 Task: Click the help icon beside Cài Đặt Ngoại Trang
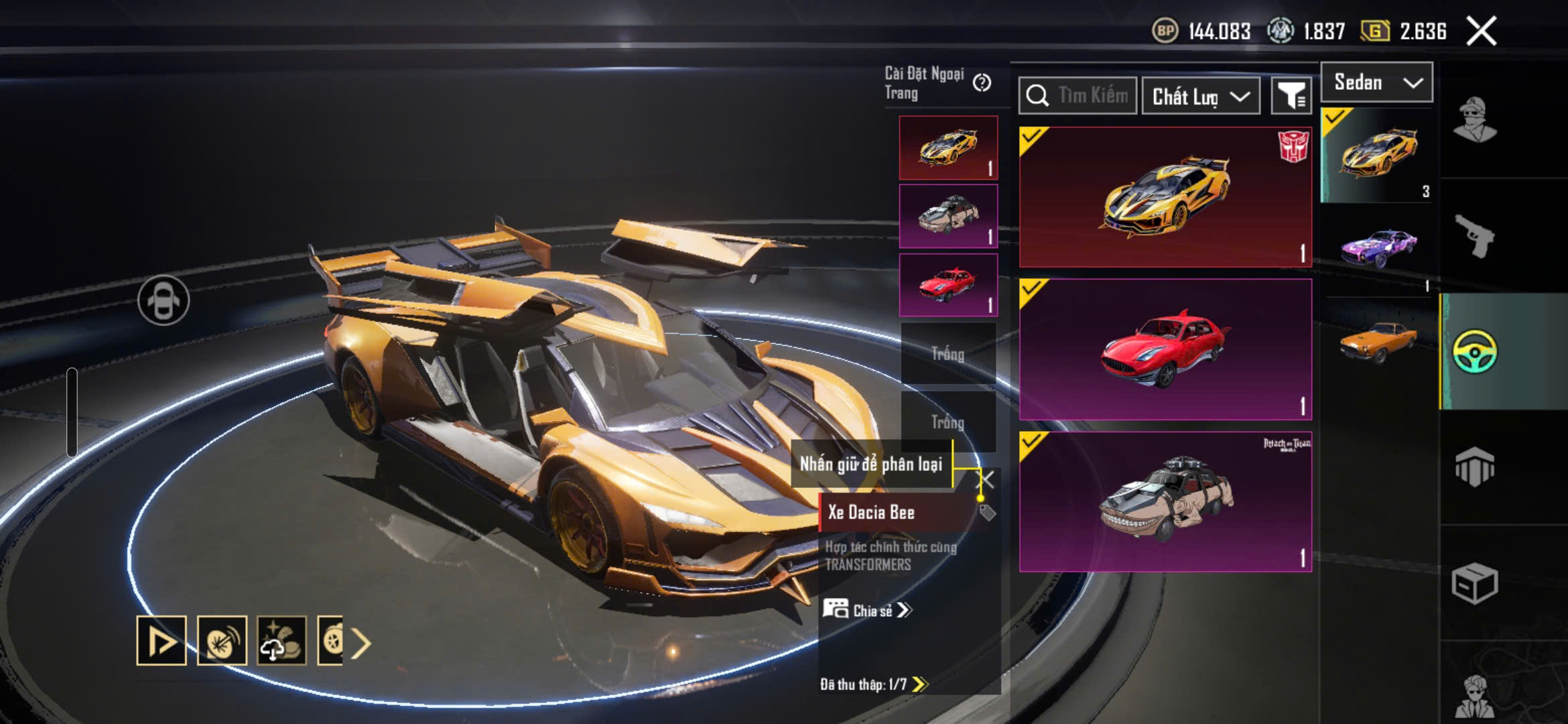coord(982,82)
